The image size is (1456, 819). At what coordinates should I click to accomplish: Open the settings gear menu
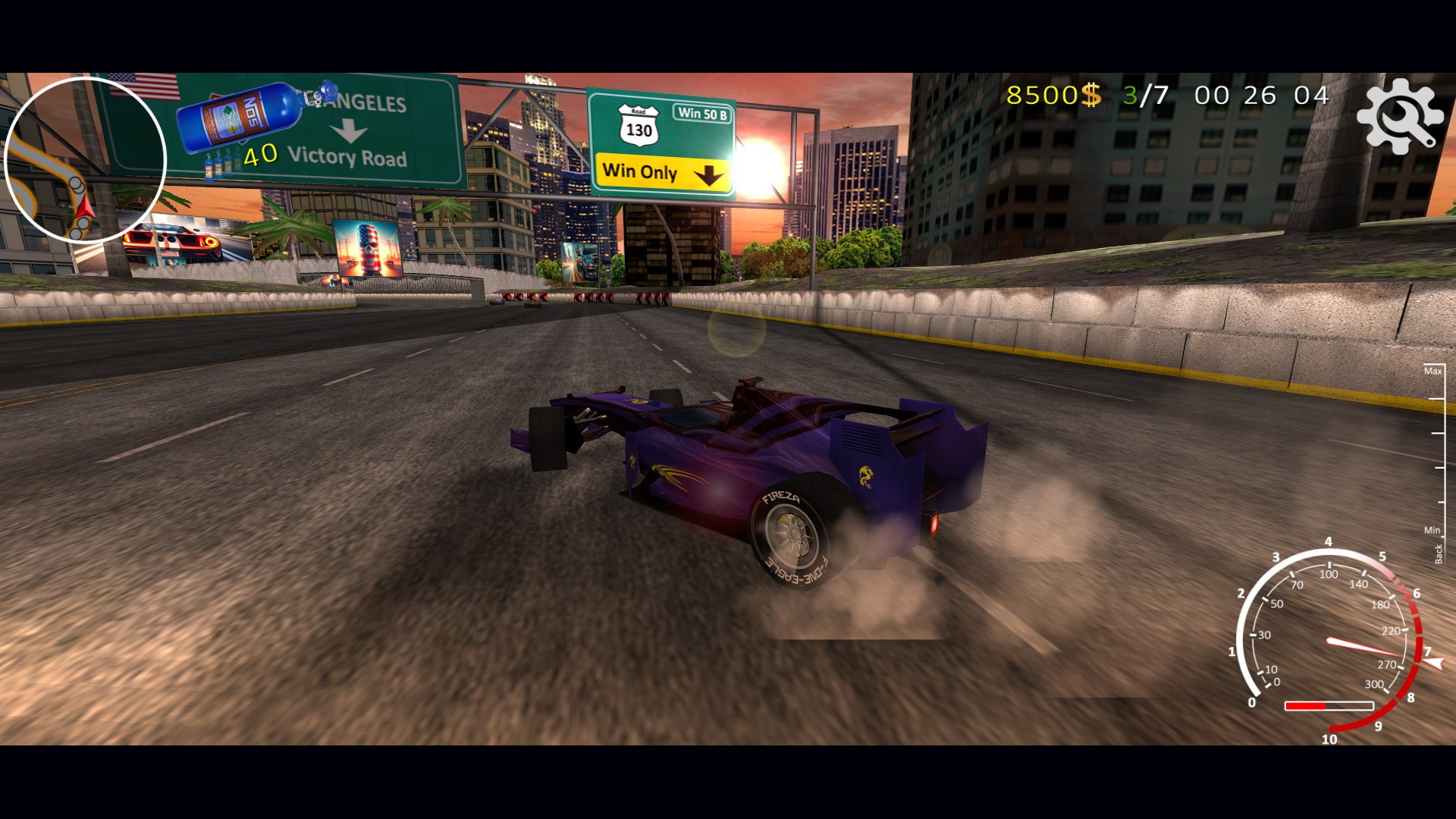pyautogui.click(x=1399, y=116)
